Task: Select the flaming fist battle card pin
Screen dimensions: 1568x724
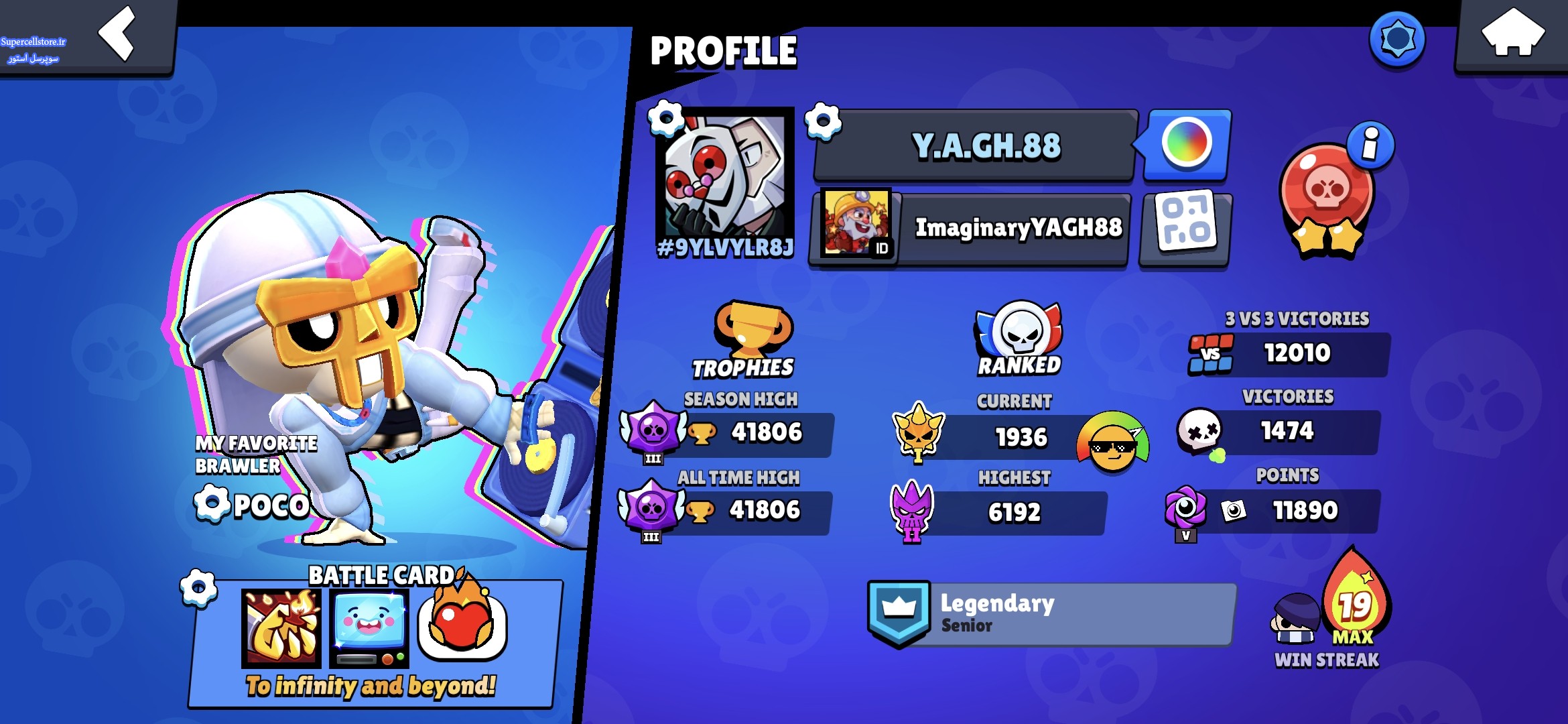Action: (x=281, y=628)
